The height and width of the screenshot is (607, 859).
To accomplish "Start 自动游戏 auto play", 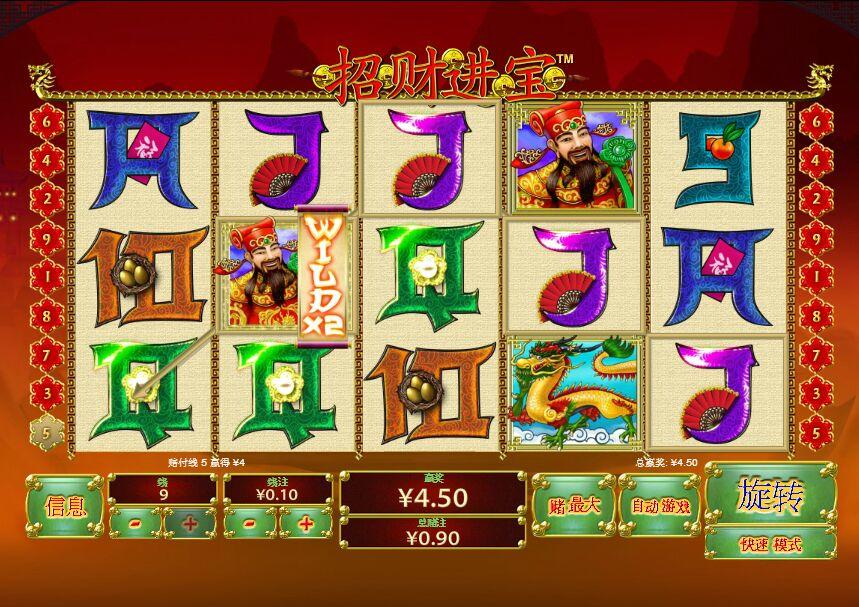I will pyautogui.click(x=660, y=506).
